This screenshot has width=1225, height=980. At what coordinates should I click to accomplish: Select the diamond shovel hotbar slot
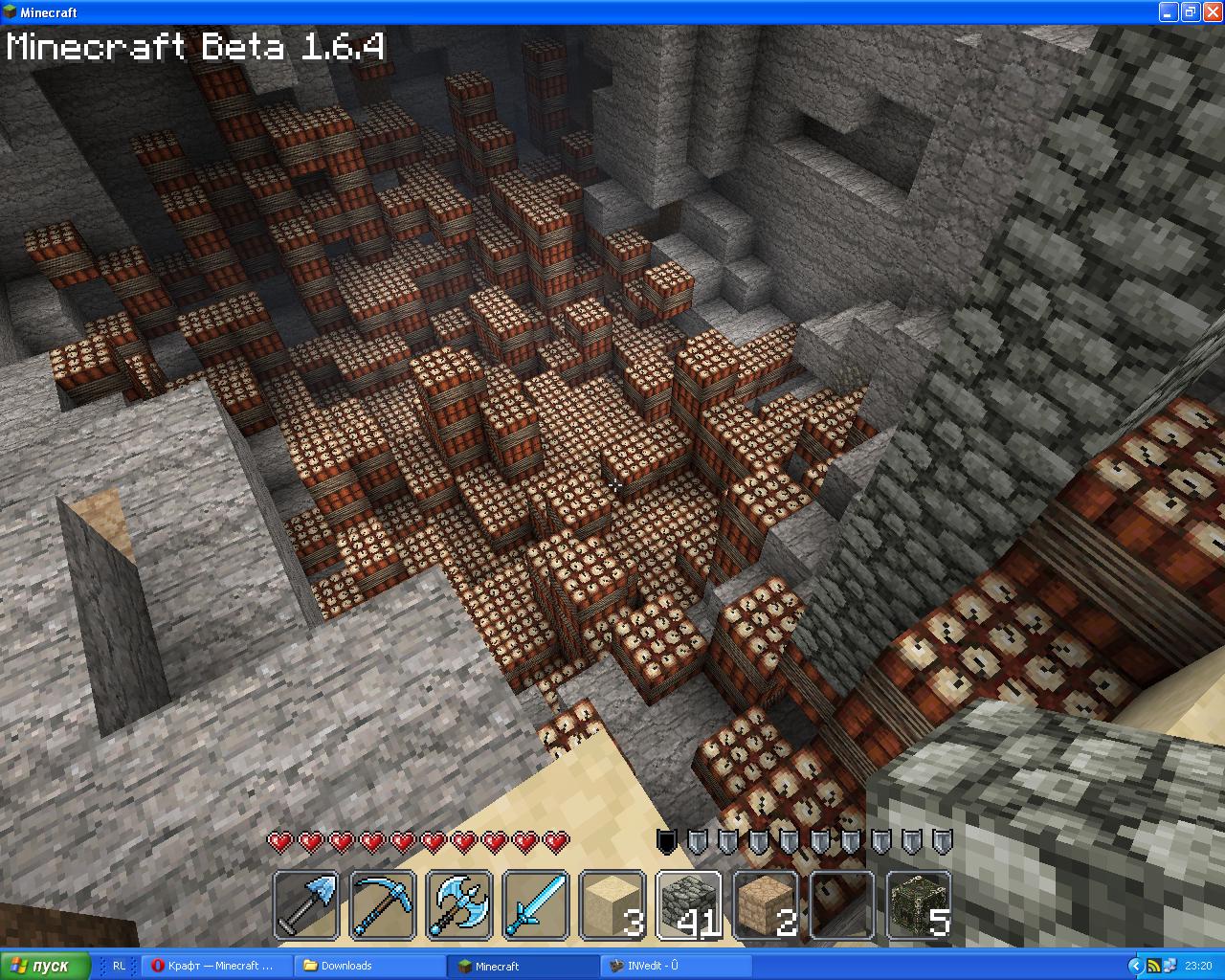tap(306, 904)
